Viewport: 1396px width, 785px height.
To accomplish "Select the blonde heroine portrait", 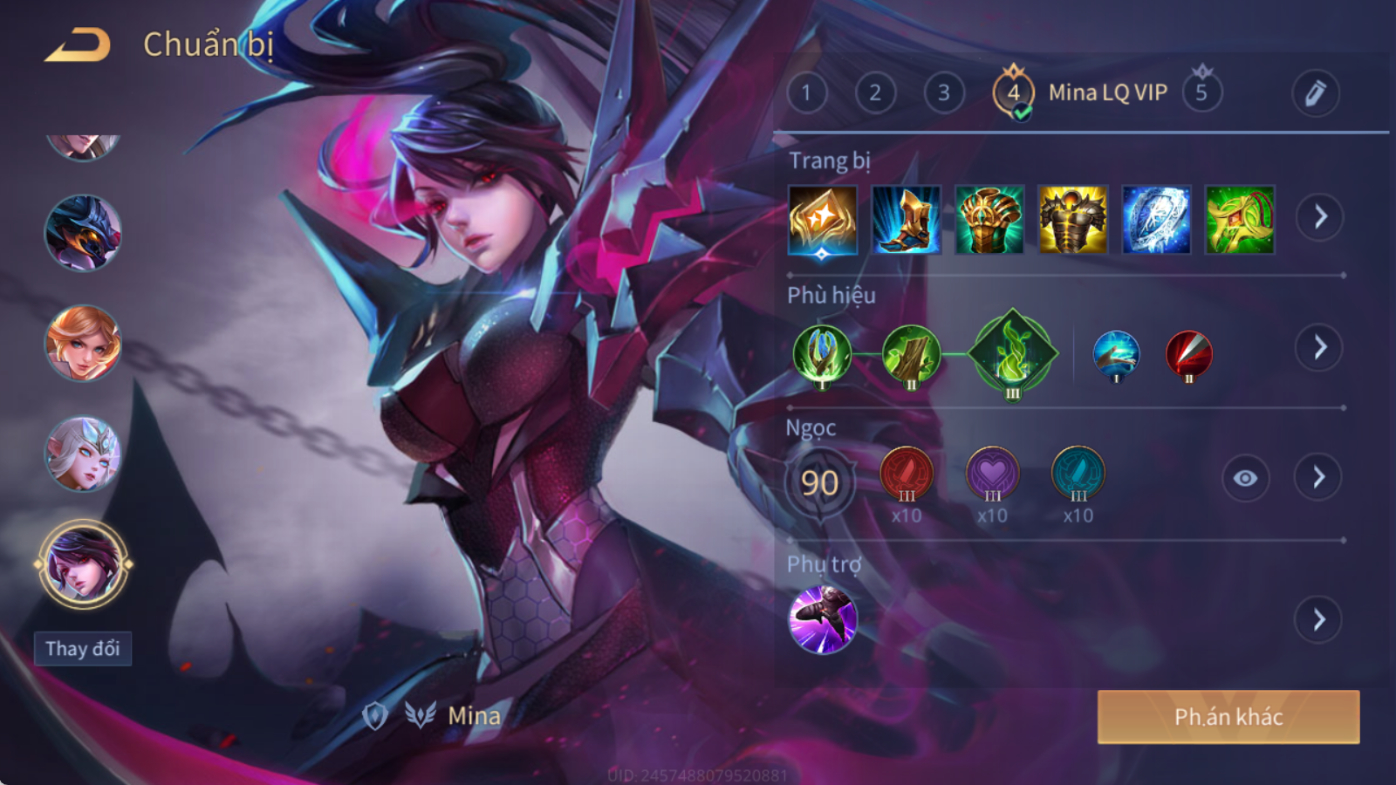I will click(83, 343).
